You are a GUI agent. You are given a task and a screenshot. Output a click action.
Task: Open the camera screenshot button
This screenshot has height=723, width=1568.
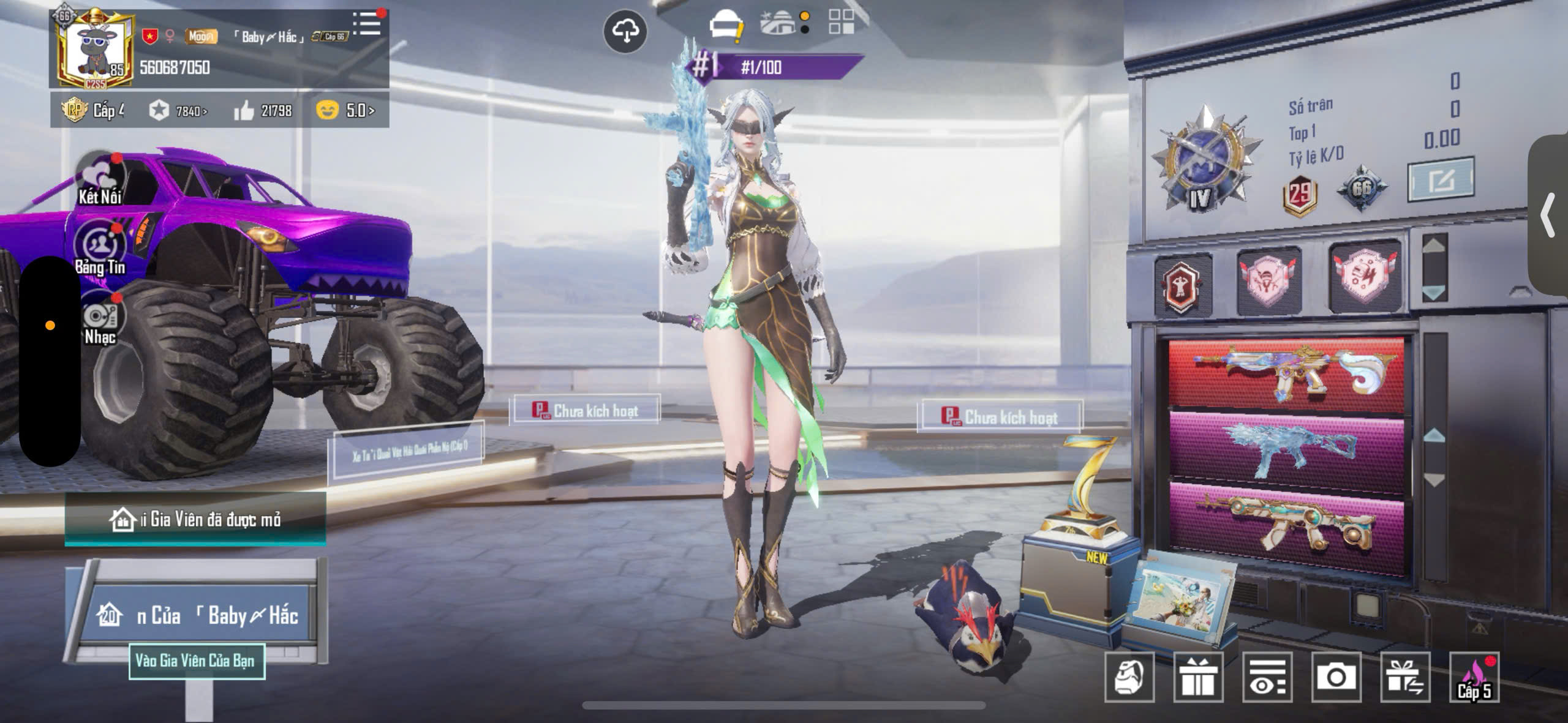[x=1336, y=677]
